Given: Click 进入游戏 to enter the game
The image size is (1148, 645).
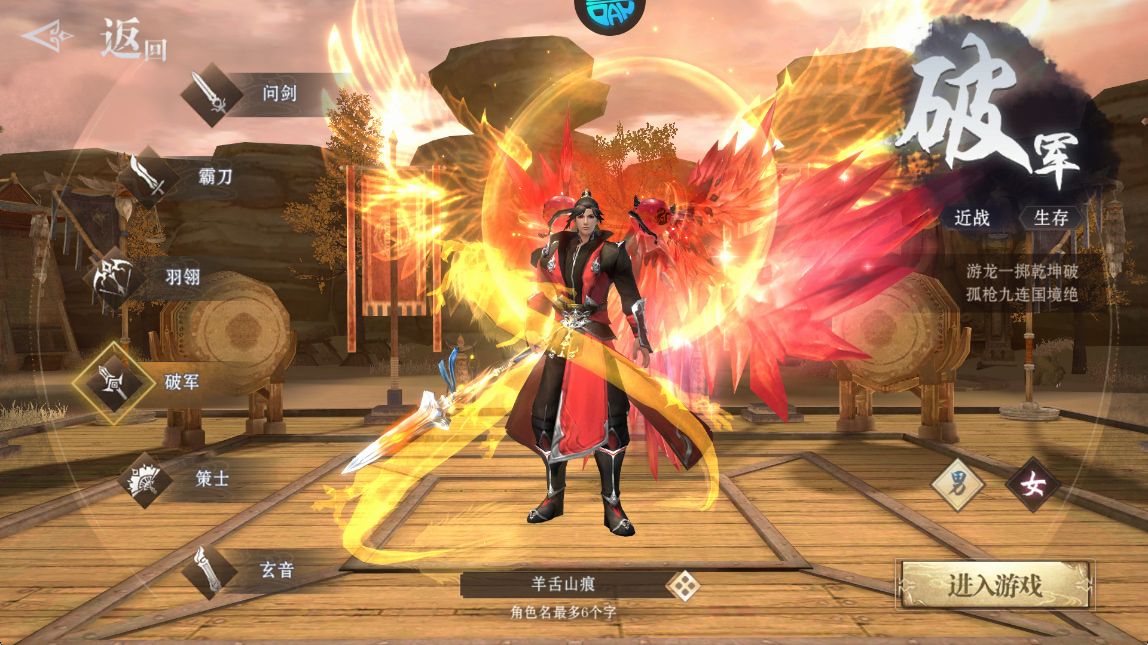Looking at the screenshot, I should click(995, 585).
